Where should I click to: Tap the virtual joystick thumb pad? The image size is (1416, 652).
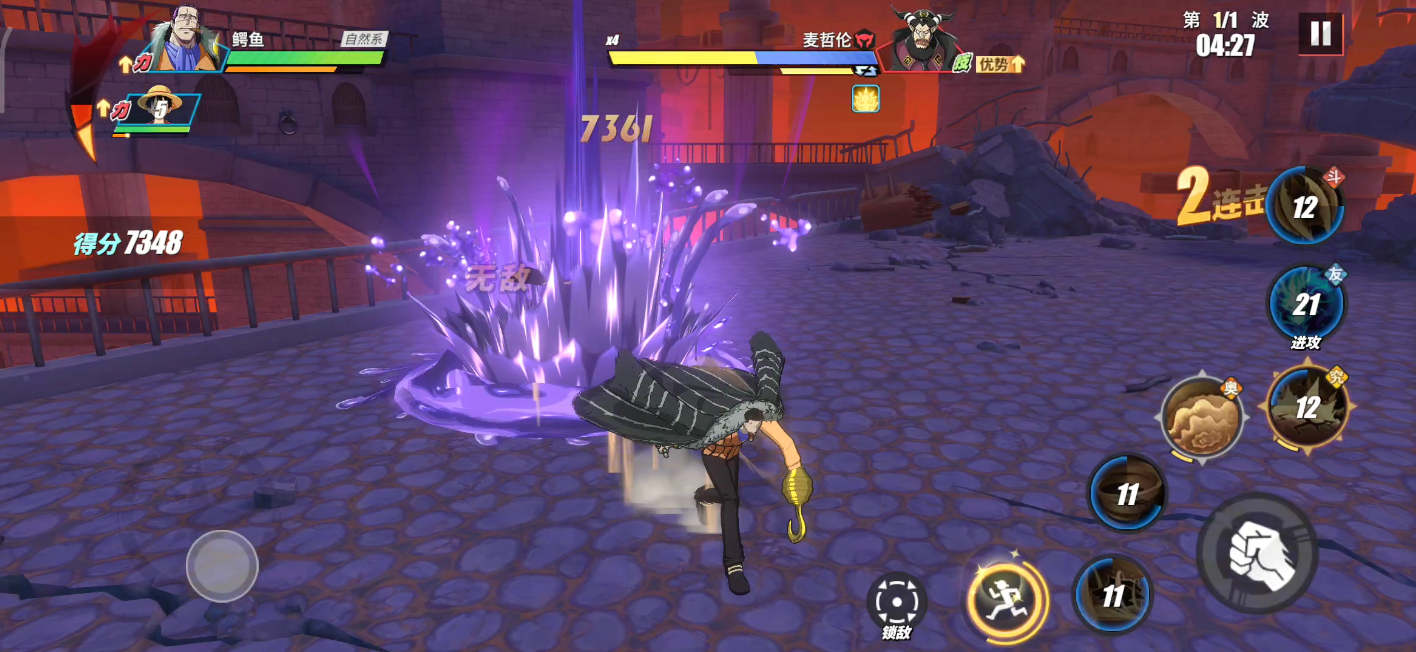pos(222,566)
